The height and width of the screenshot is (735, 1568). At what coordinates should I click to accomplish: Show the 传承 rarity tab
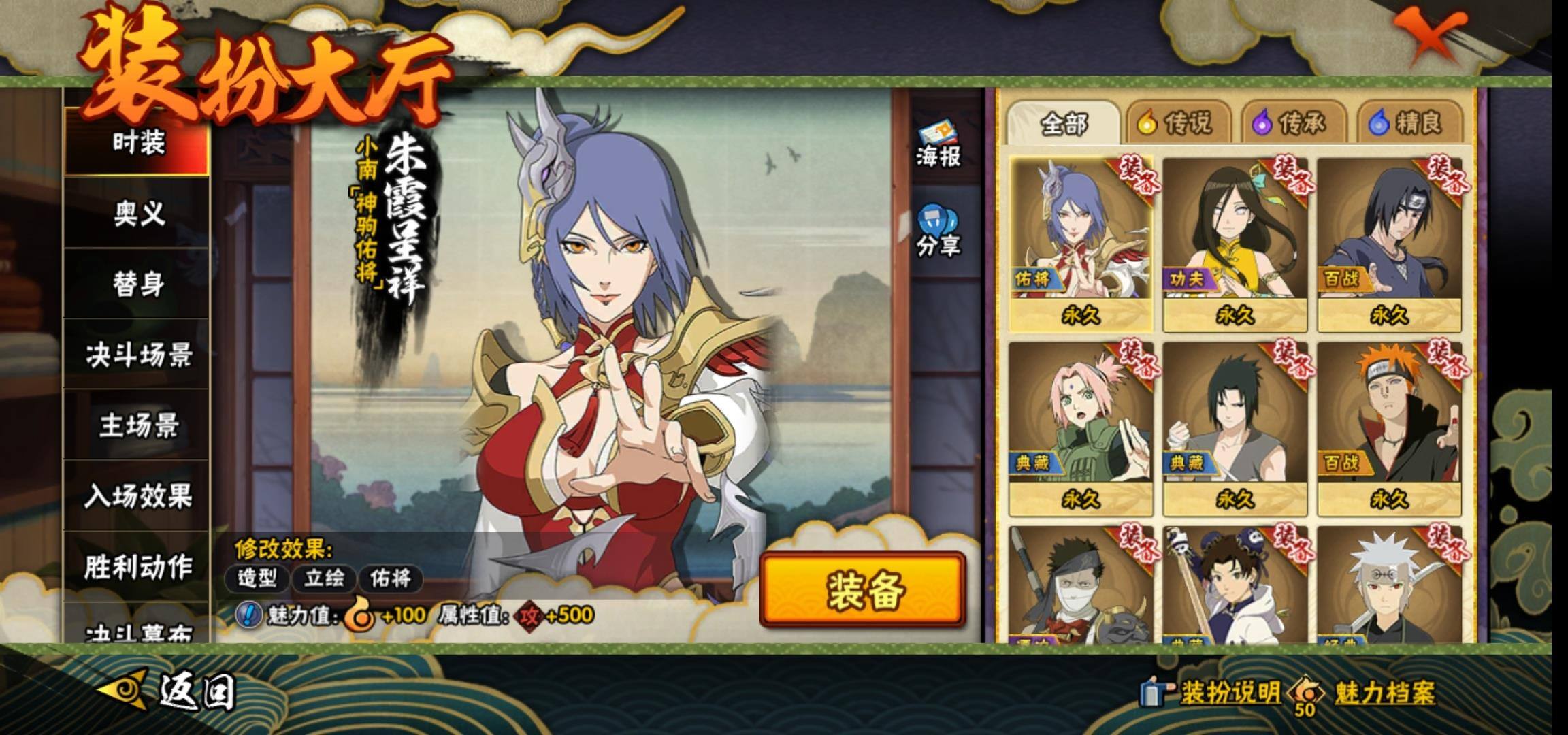(1292, 124)
